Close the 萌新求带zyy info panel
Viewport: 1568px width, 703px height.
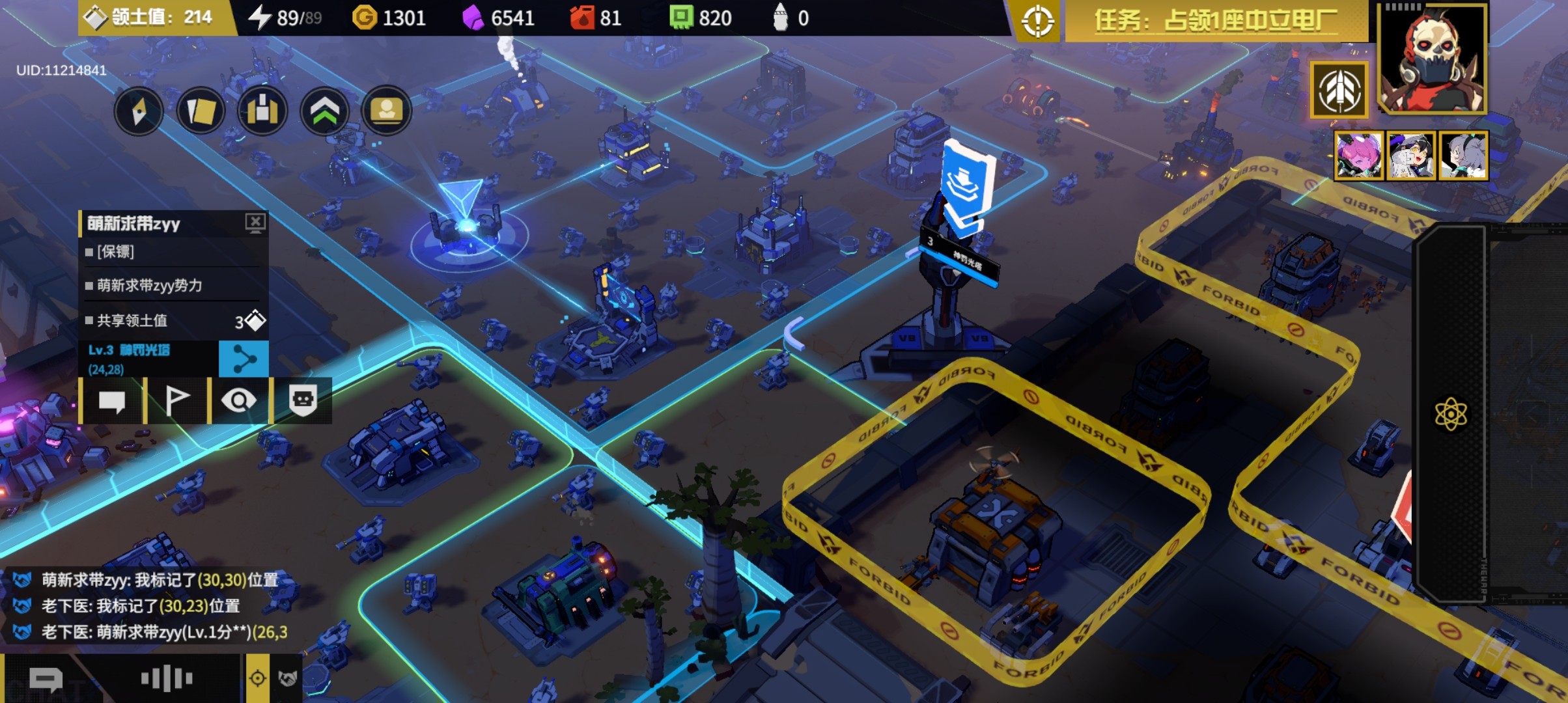tap(255, 223)
